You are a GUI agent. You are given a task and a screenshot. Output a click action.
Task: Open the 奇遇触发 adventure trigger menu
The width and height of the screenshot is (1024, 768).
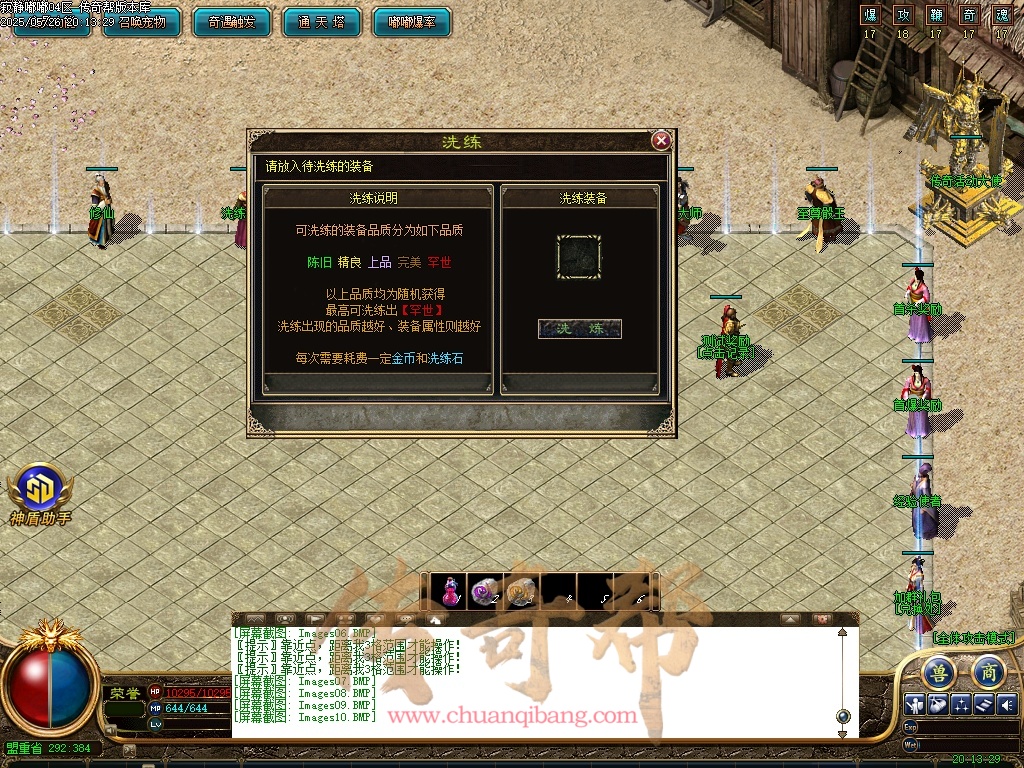click(x=232, y=22)
